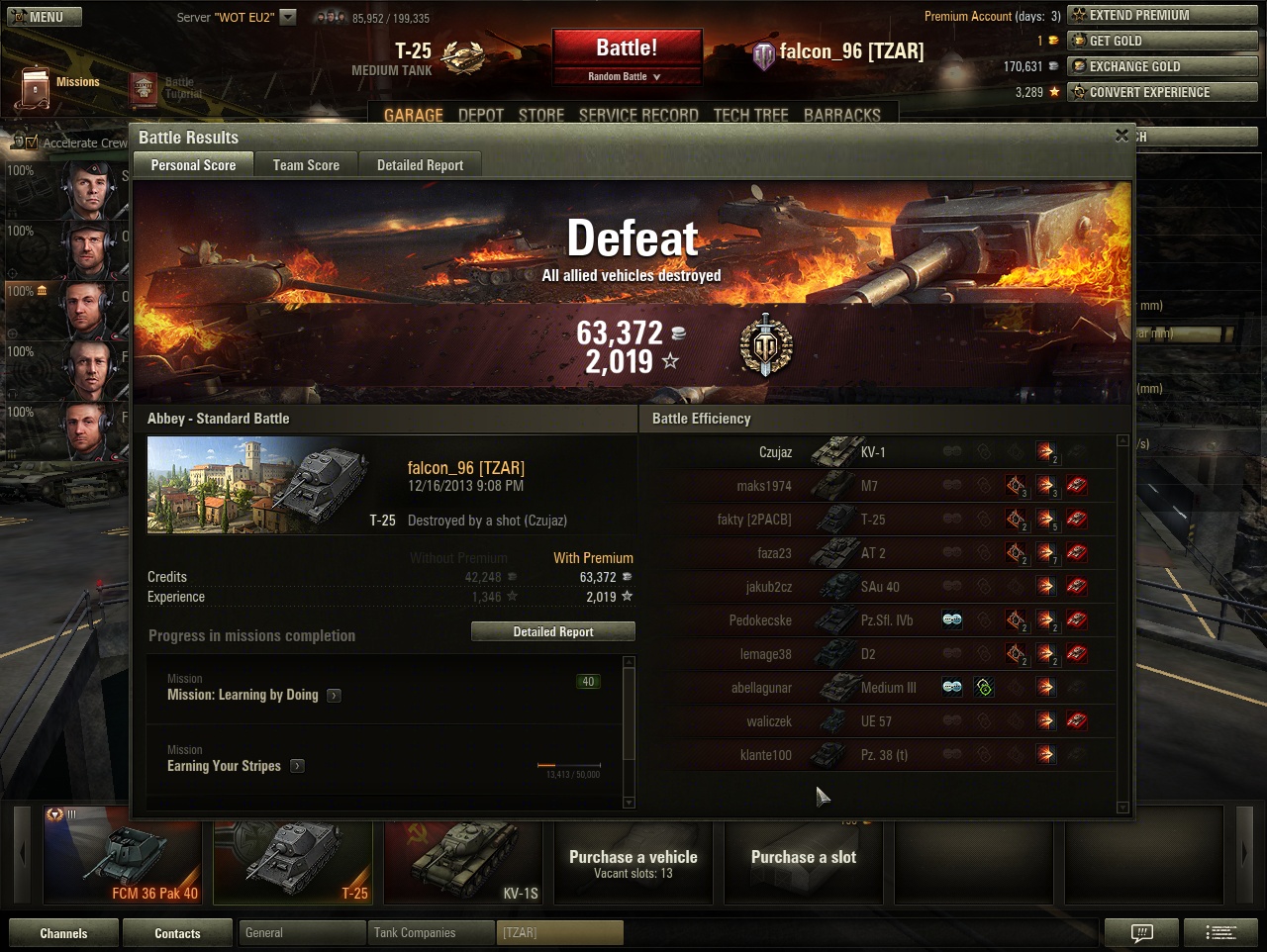Click Extend Premium
The height and width of the screenshot is (952, 1267).
tap(1162, 15)
